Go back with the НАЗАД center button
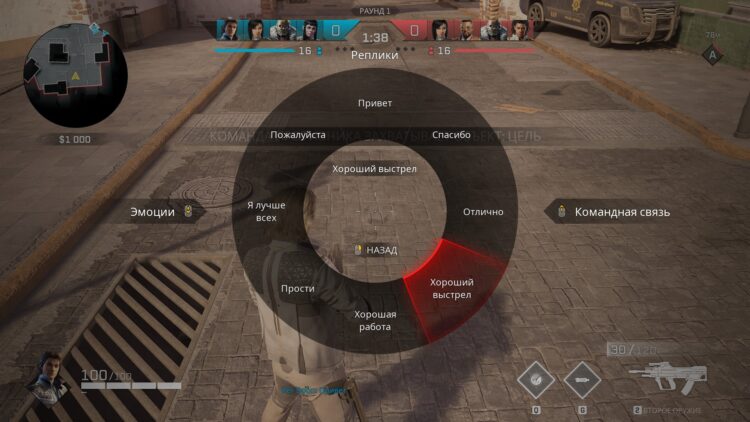 pos(375,250)
